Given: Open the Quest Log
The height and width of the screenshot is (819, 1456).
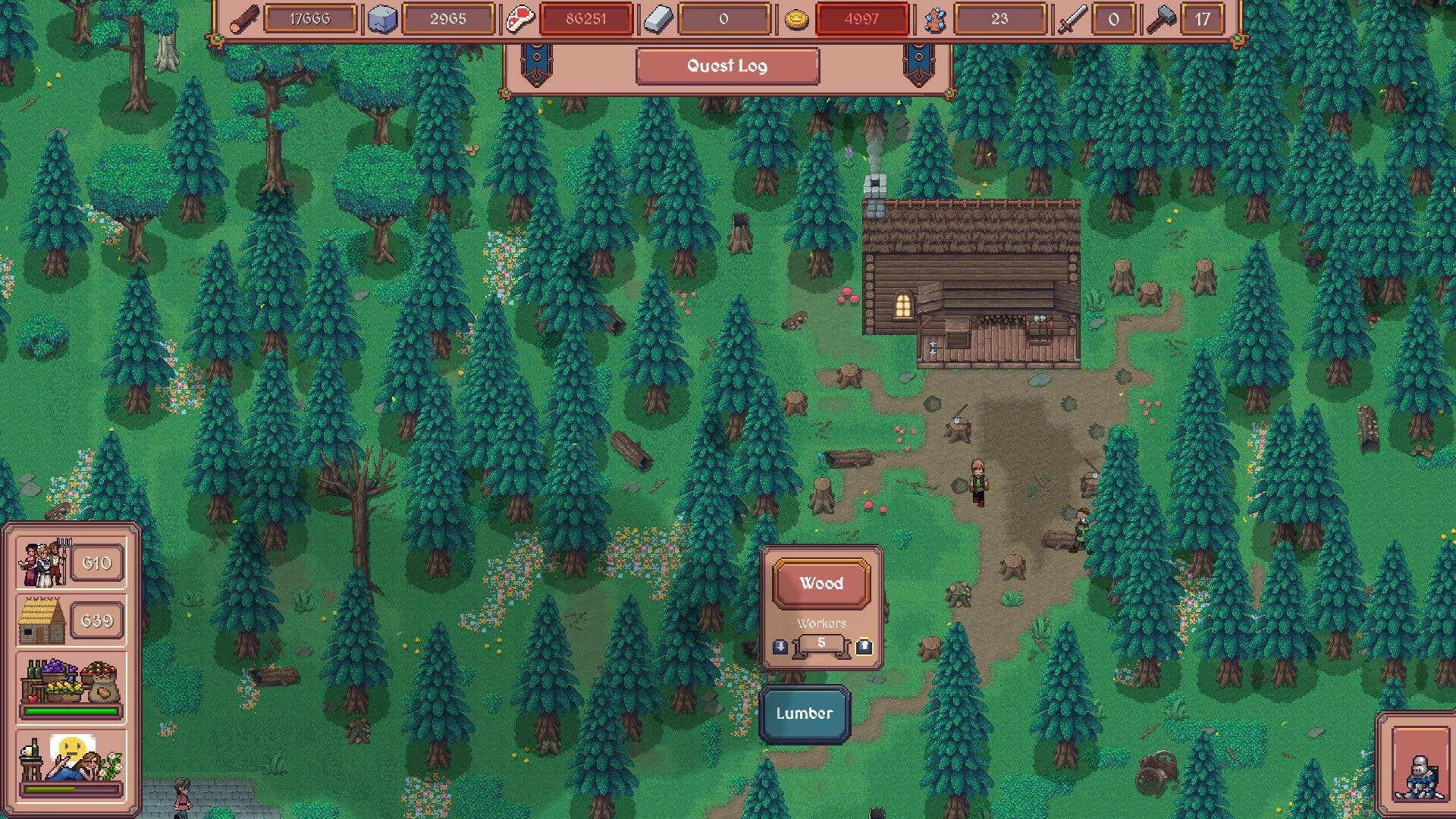Looking at the screenshot, I should (x=726, y=66).
